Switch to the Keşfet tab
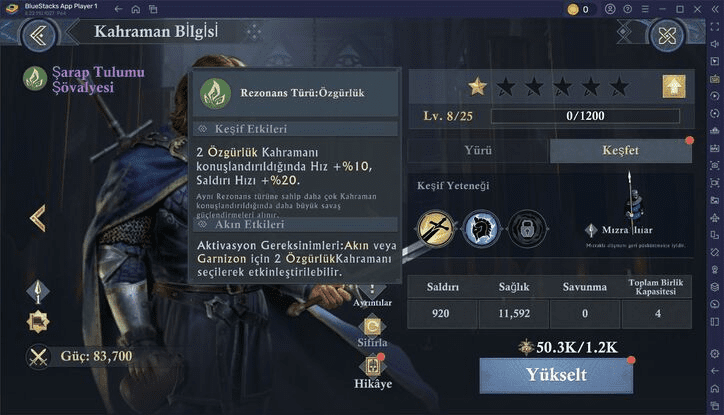 point(620,151)
